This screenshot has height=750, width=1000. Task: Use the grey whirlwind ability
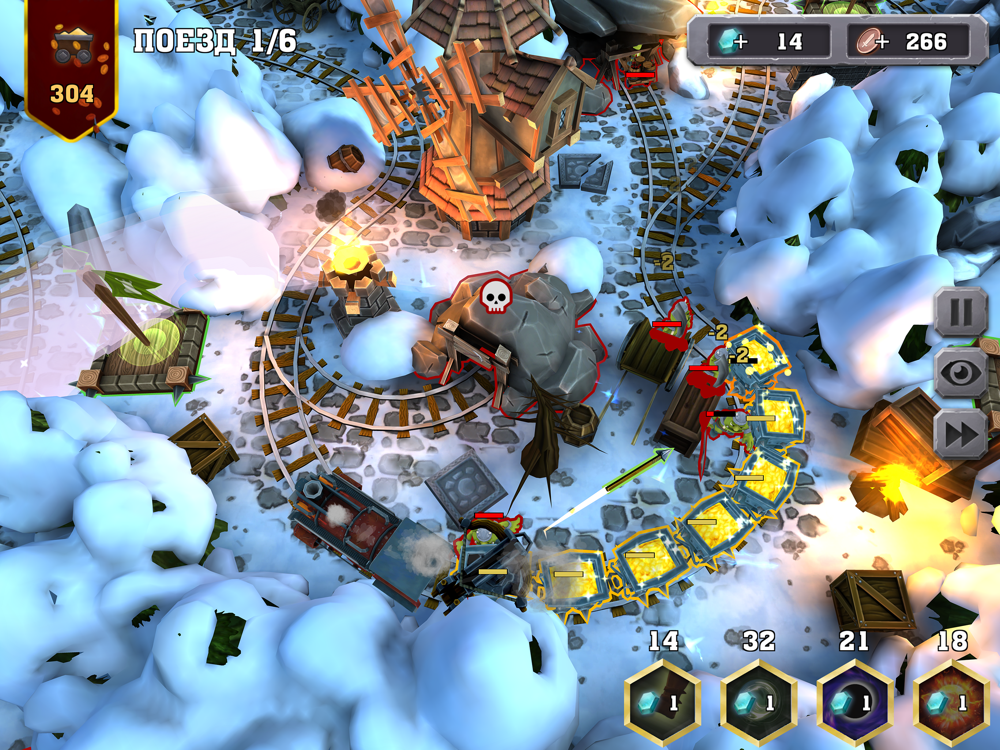point(759,701)
